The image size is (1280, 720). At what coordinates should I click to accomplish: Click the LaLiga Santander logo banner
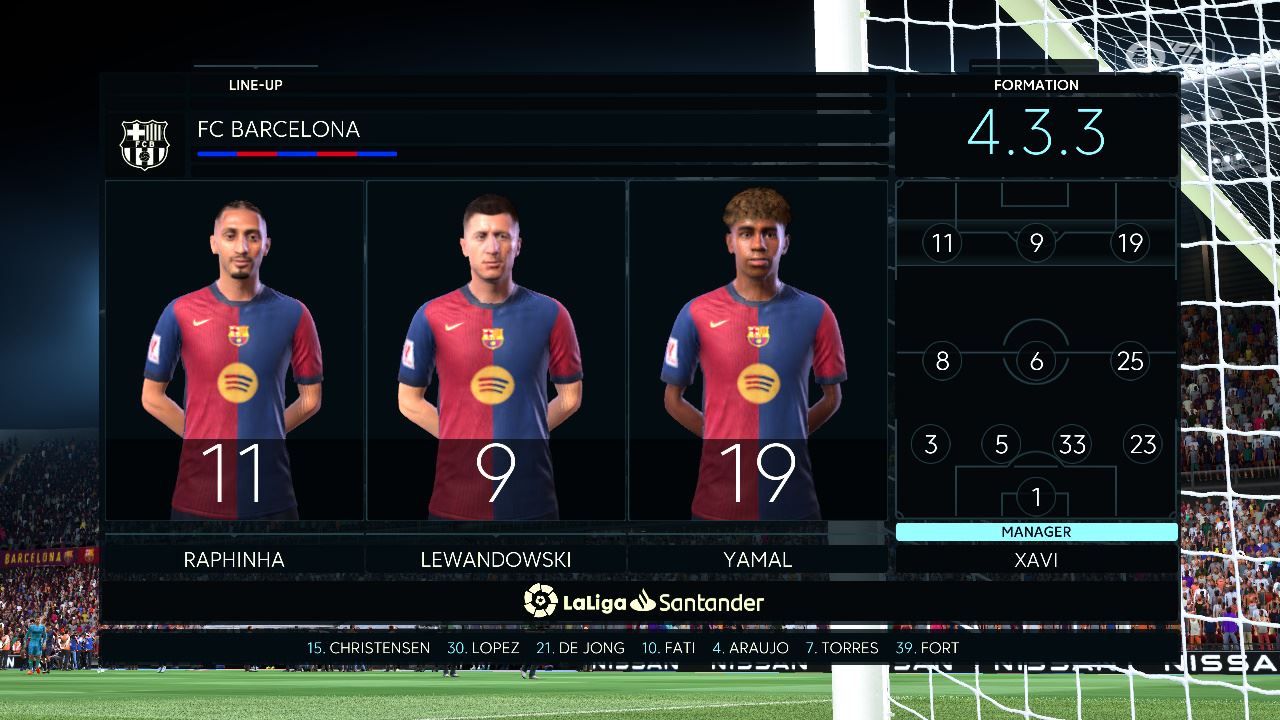click(644, 601)
